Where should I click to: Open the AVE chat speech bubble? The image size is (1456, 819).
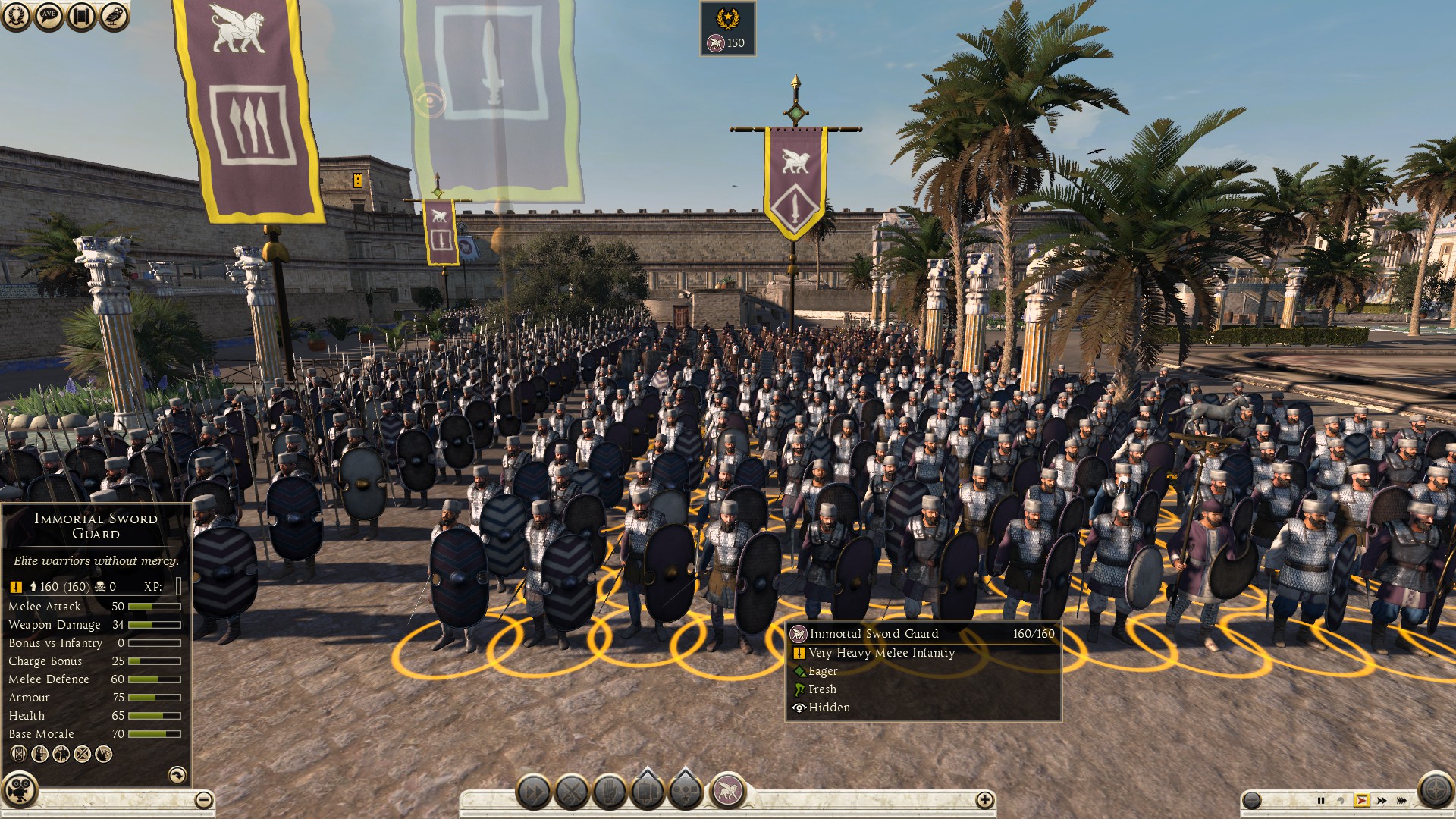click(49, 16)
